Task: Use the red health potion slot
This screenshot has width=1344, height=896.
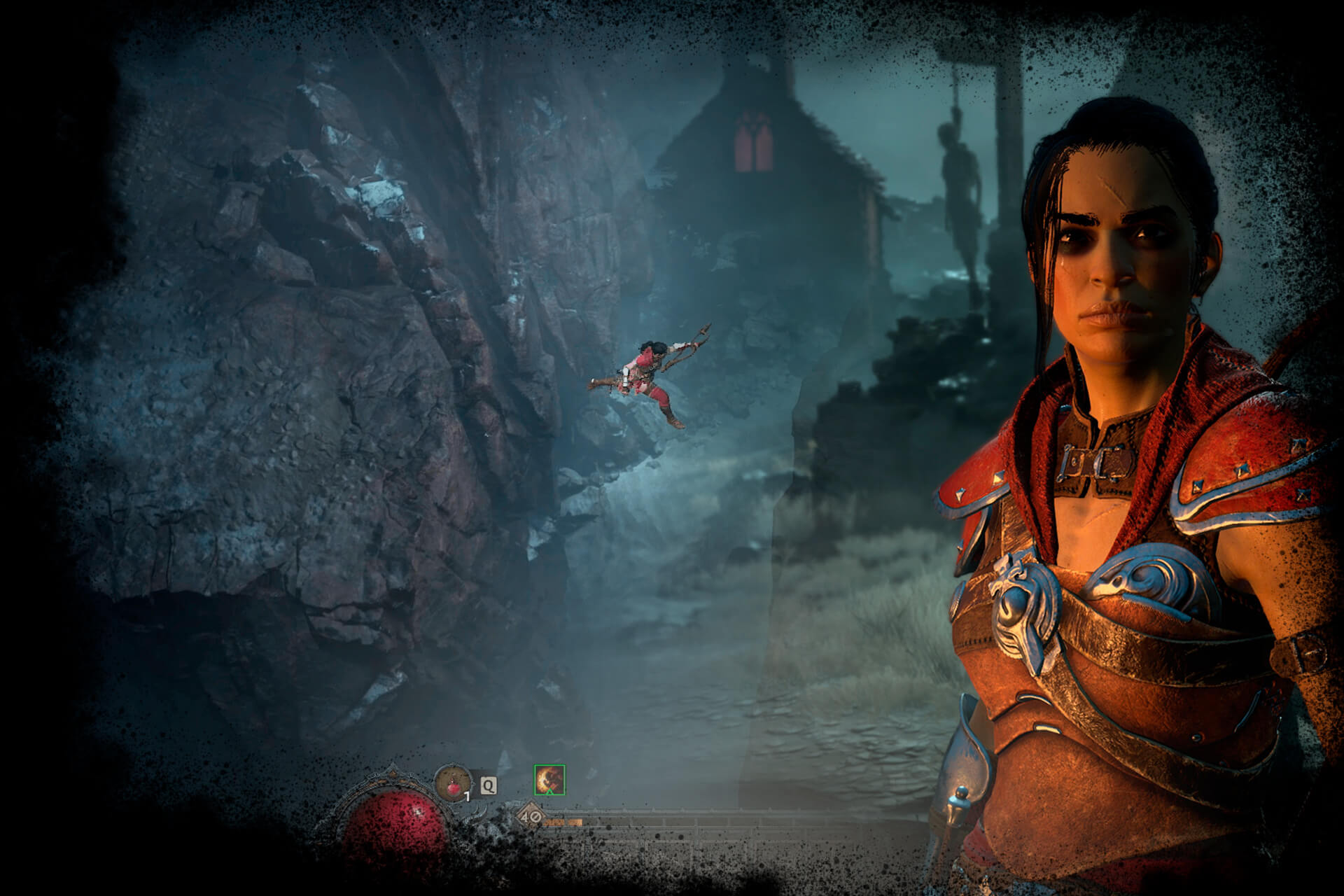Action: pyautogui.click(x=454, y=782)
